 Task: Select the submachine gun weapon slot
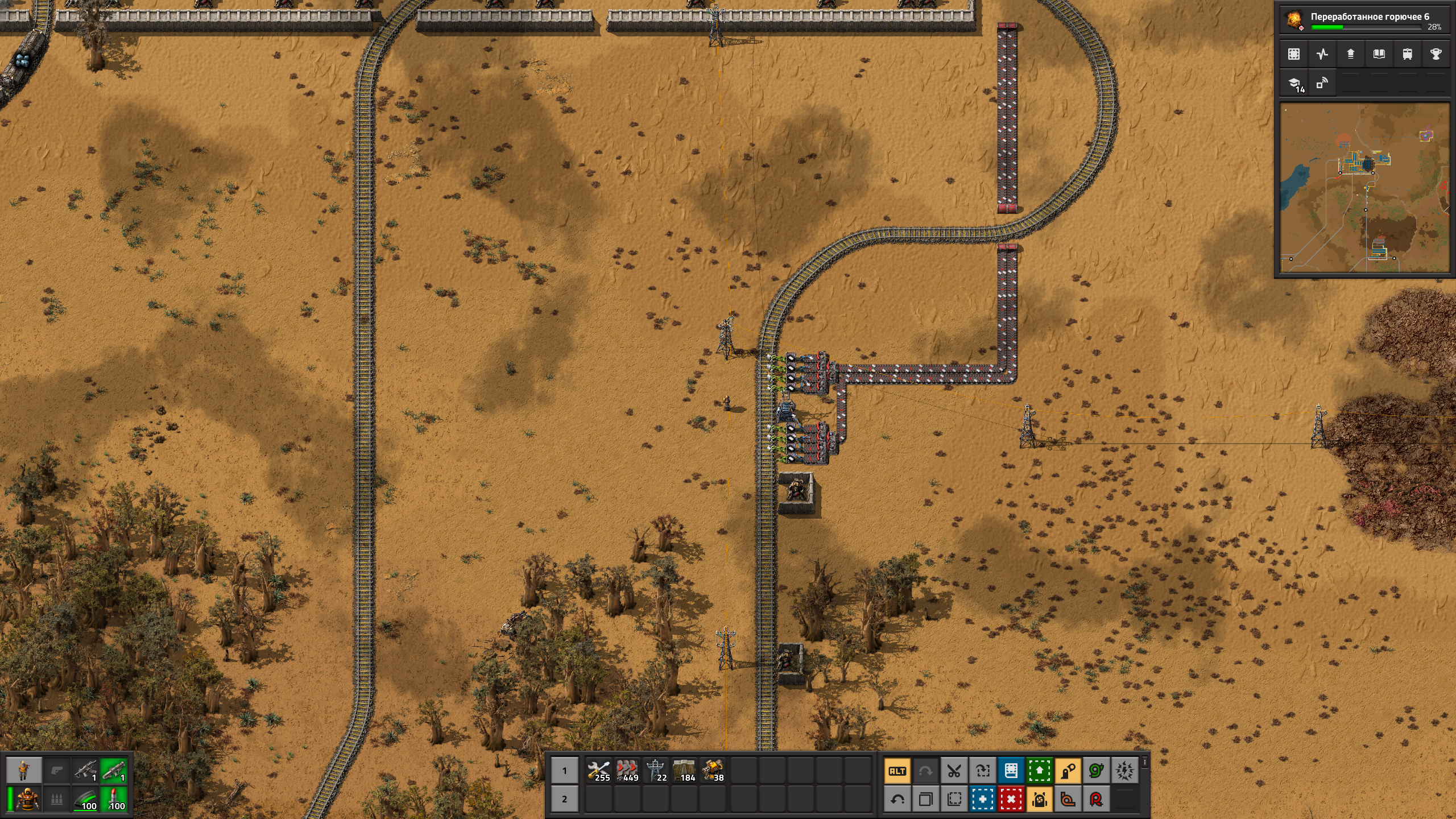pyautogui.click(x=85, y=771)
